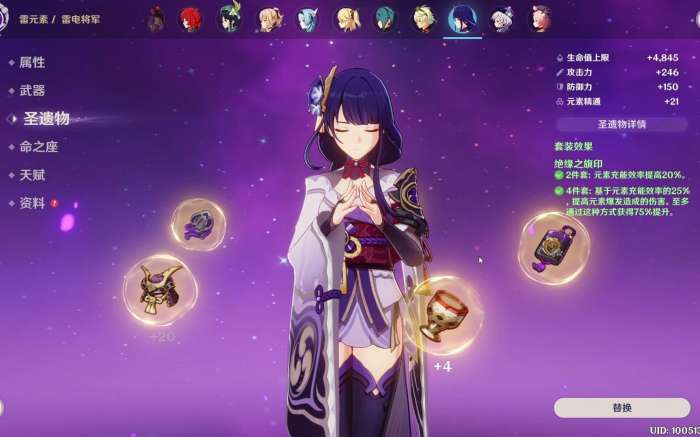Open the 属性 attributes section
The height and width of the screenshot is (437, 700).
point(32,62)
